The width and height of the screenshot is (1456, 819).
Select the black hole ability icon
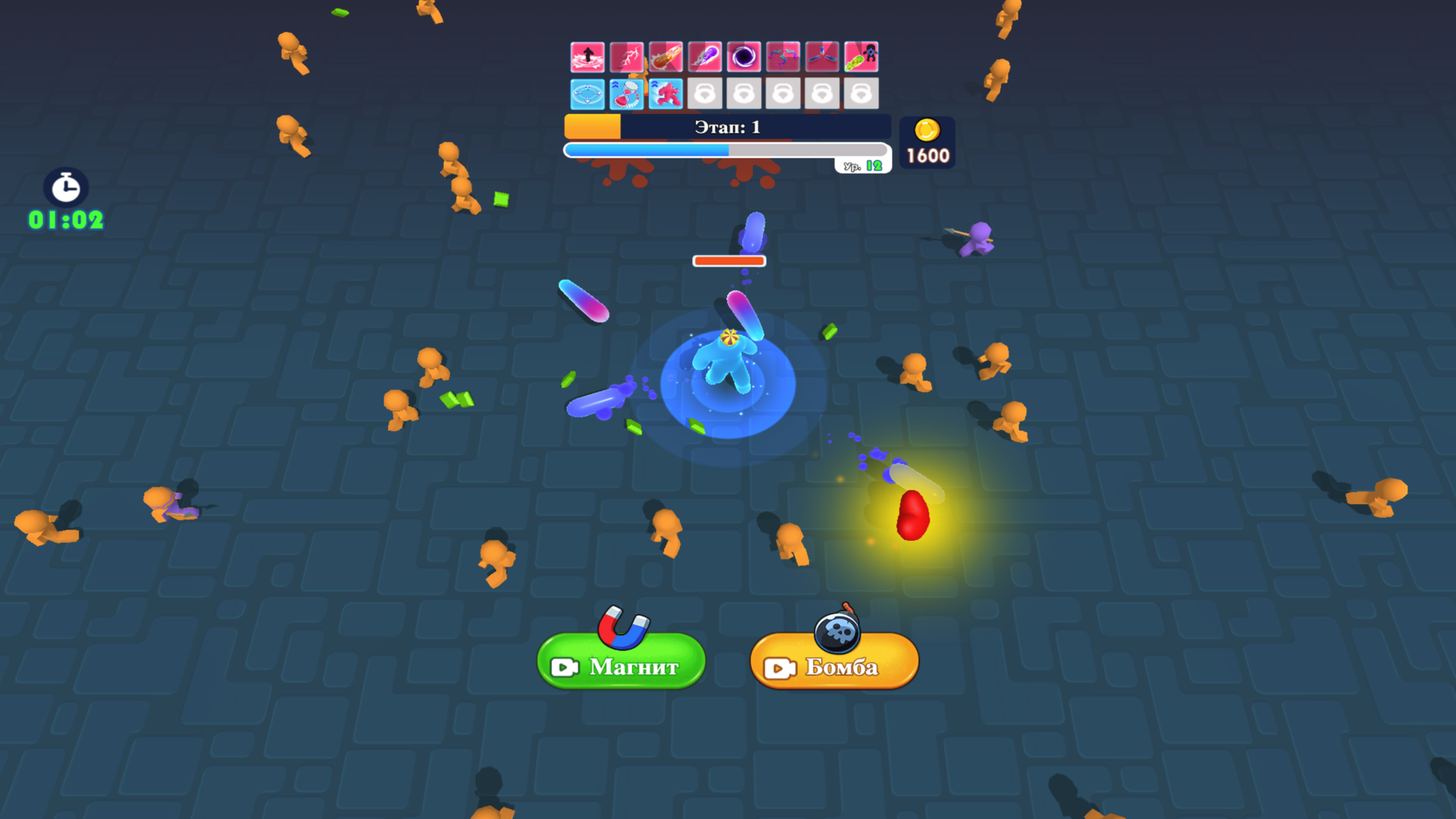[745, 57]
